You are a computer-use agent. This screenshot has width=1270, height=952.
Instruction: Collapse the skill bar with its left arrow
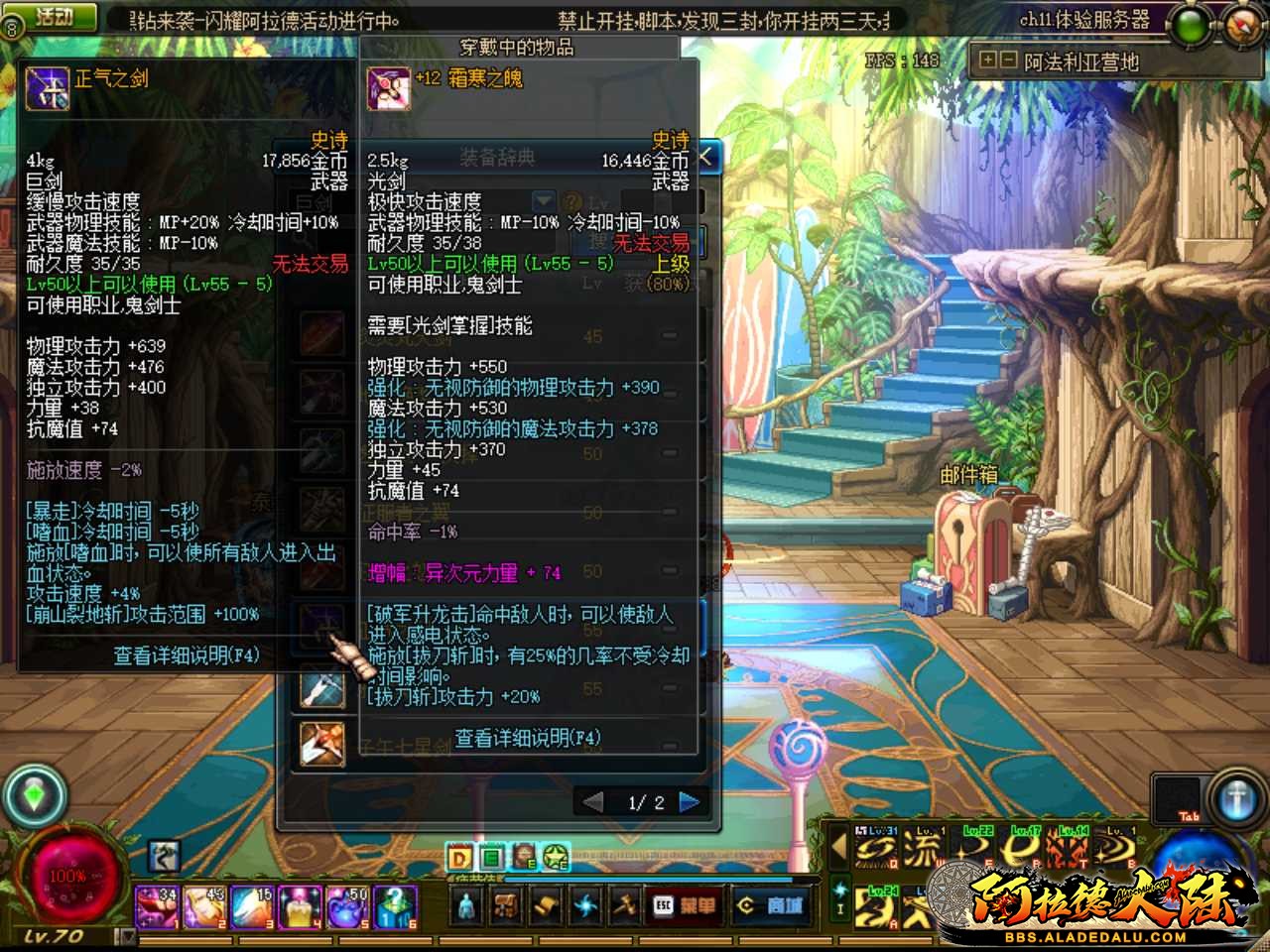(x=838, y=847)
